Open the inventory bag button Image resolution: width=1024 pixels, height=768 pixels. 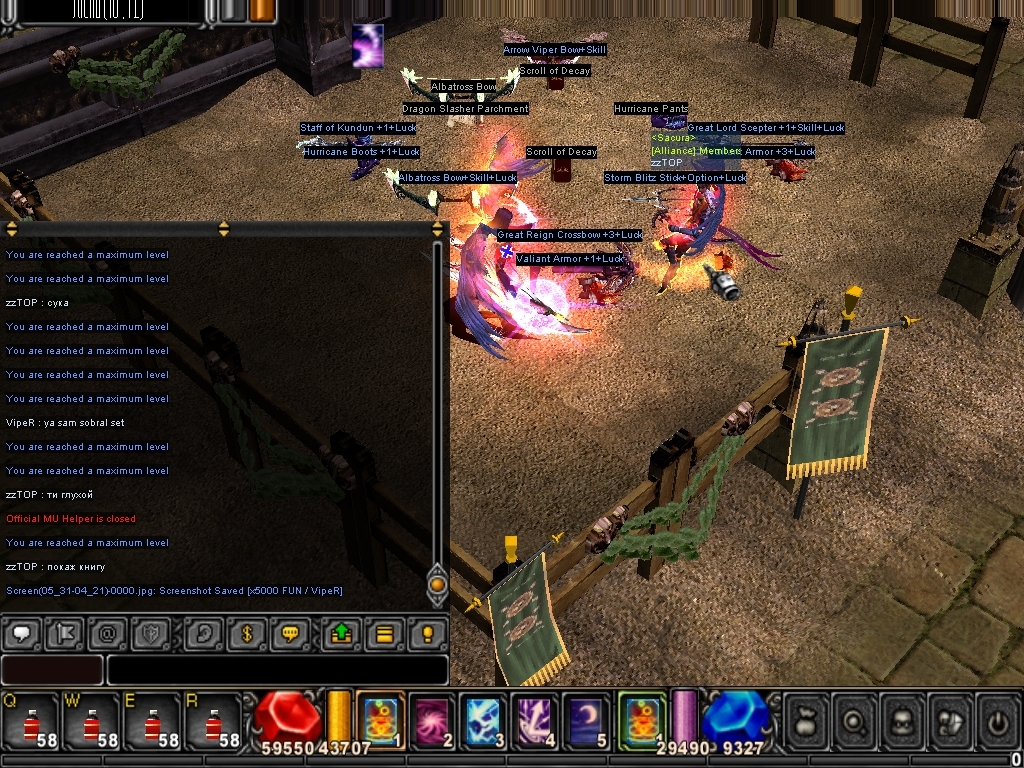[806, 720]
